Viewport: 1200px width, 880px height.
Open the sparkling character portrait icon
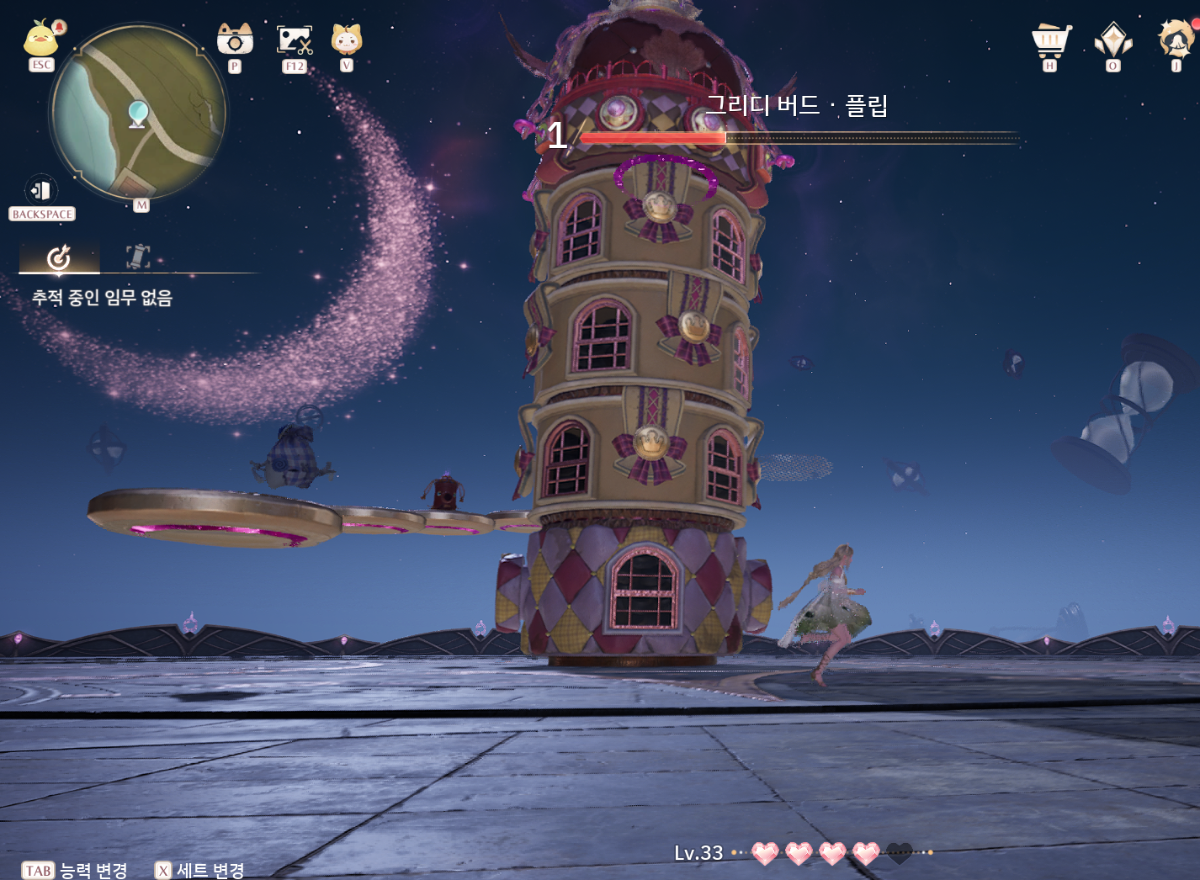click(x=1176, y=39)
